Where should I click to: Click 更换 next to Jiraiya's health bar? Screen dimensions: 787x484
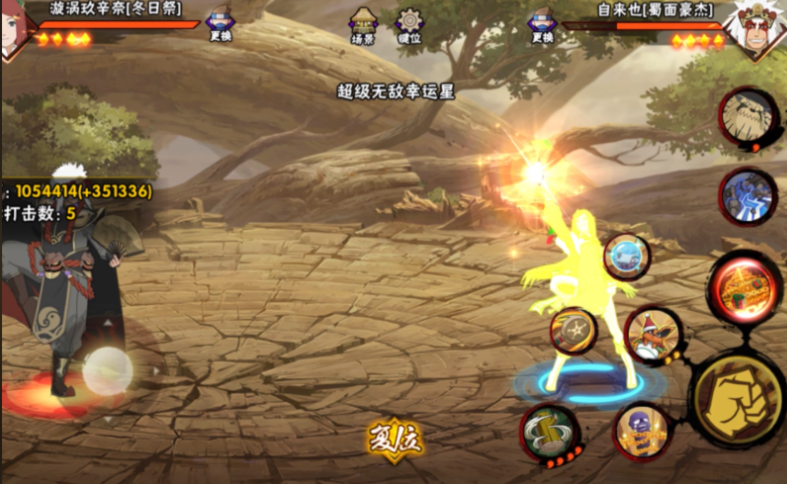coord(542,25)
